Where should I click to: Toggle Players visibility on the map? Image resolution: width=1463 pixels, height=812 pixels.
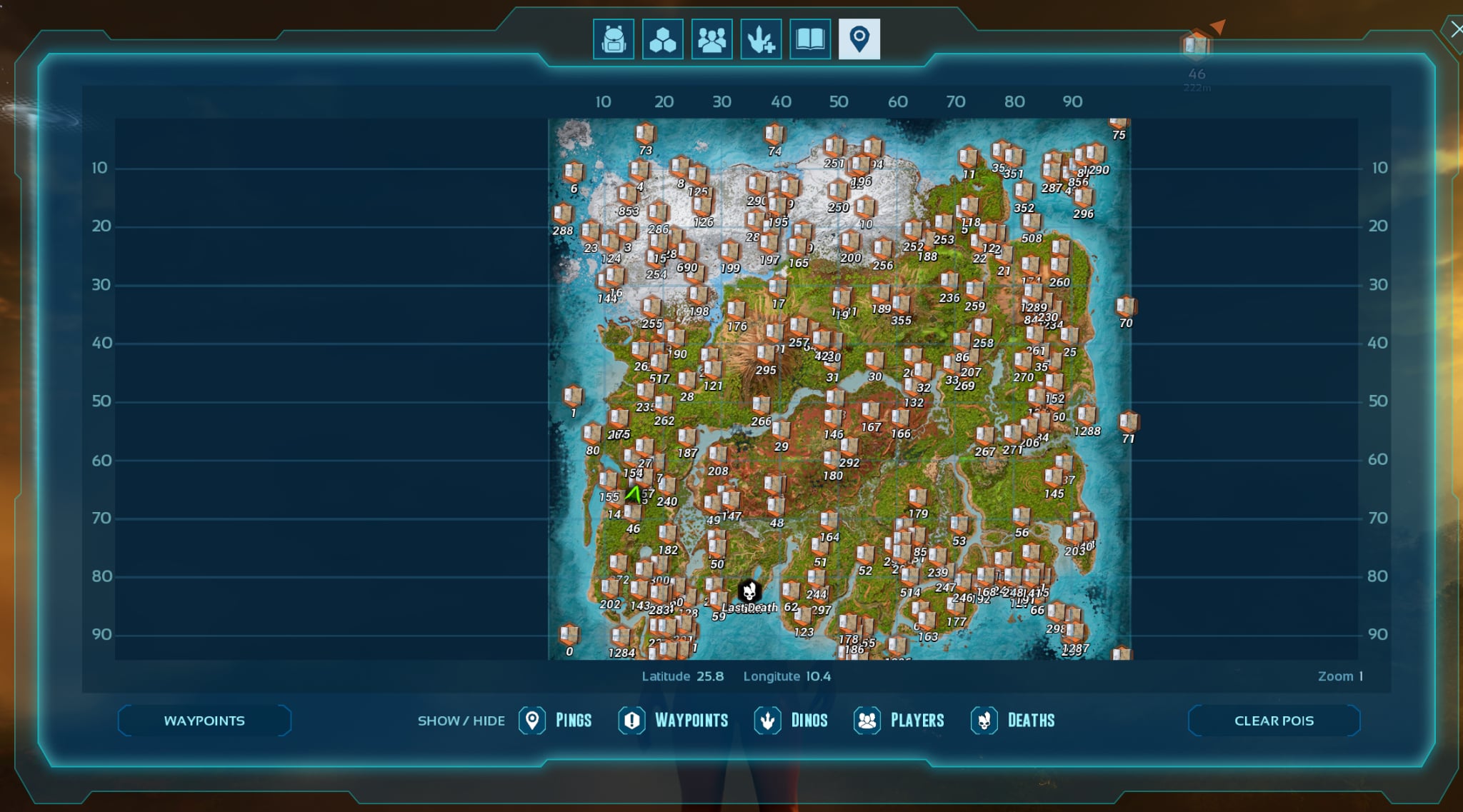coord(867,721)
